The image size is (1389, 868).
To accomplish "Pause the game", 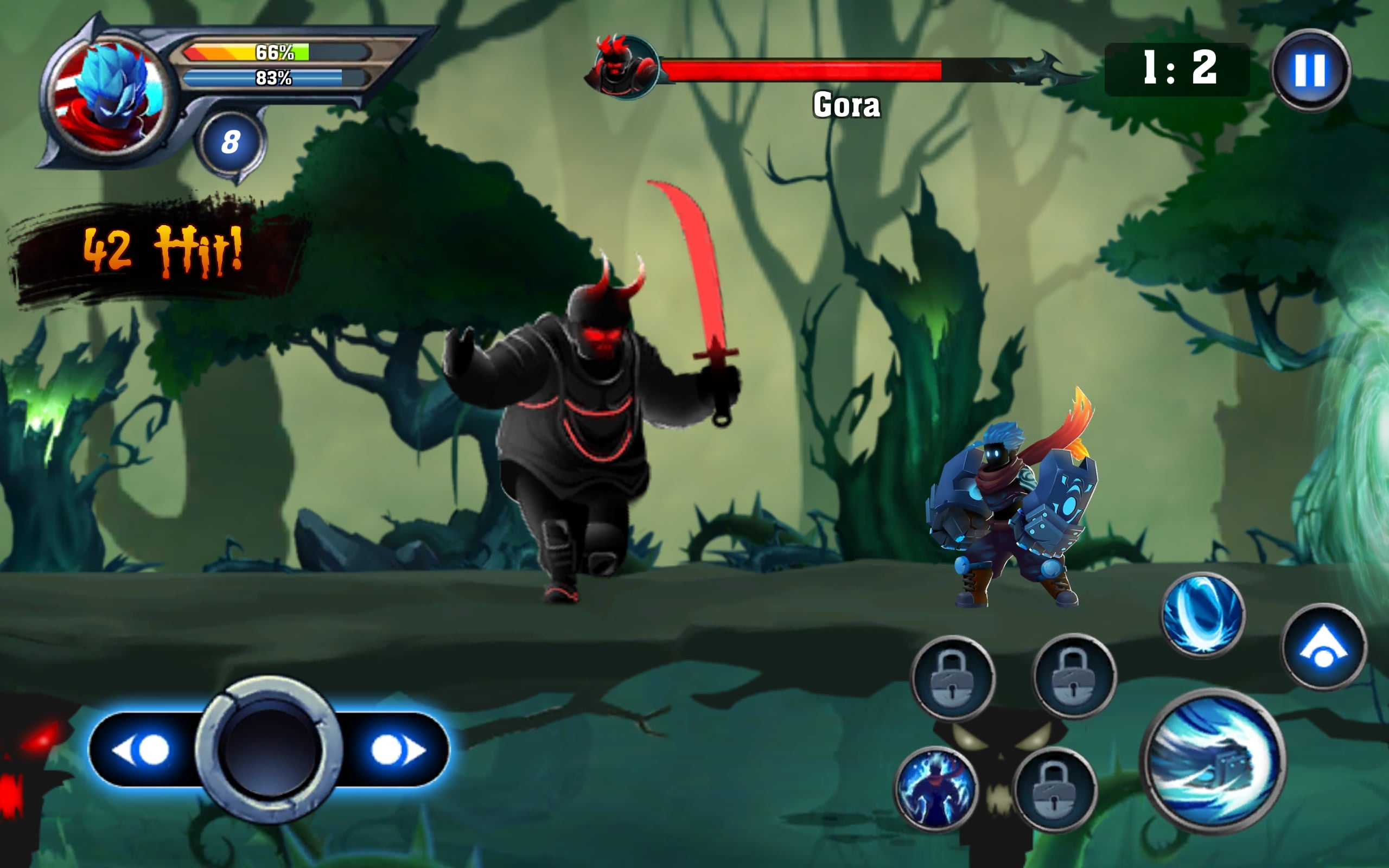I will click(1310, 70).
